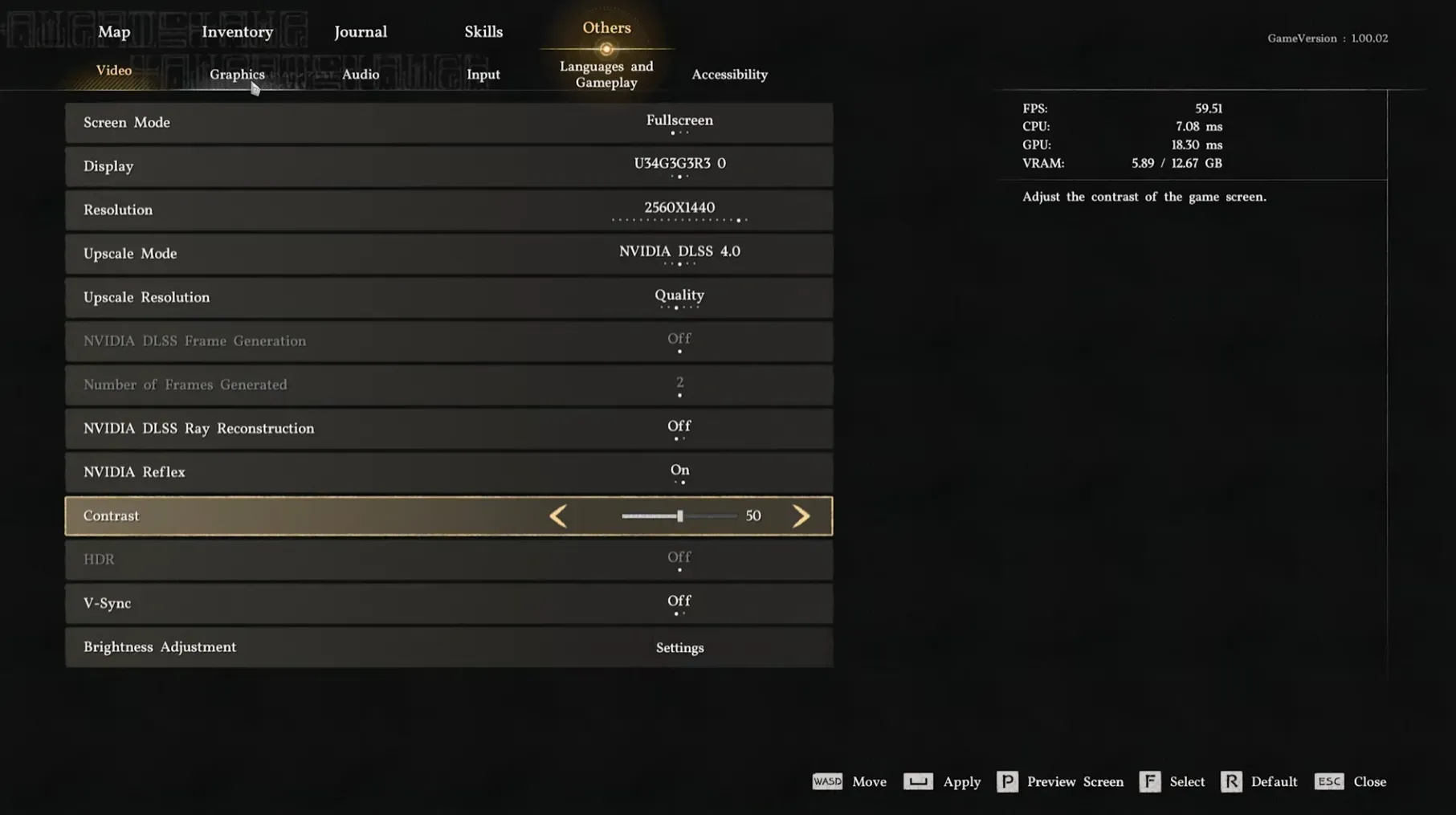Viewport: 1456px width, 815px height.
Task: Click the spacebar Apply icon
Action: 918,781
